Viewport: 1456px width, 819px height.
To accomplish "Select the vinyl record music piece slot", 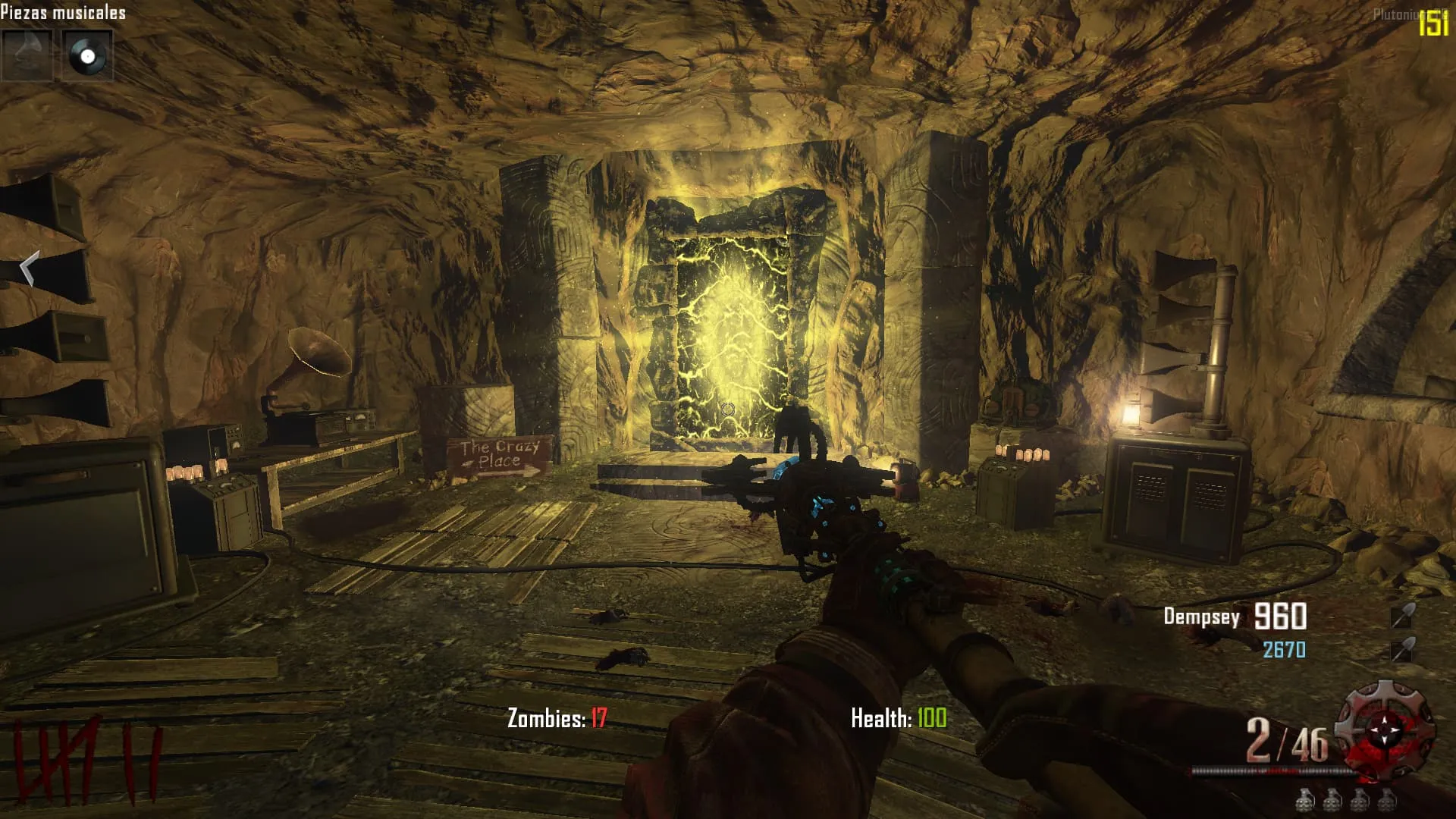I will (x=87, y=55).
